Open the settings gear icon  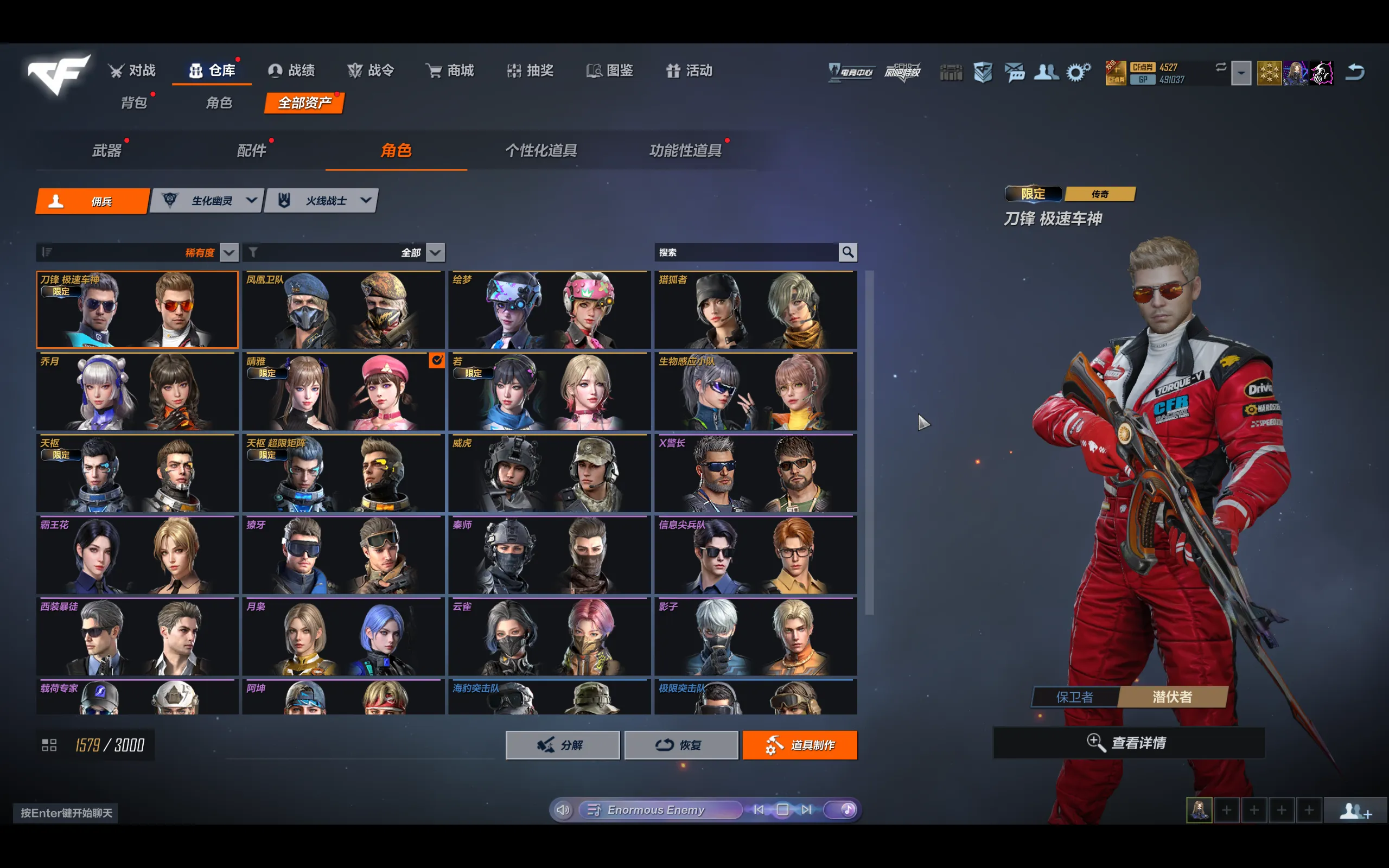click(1078, 72)
